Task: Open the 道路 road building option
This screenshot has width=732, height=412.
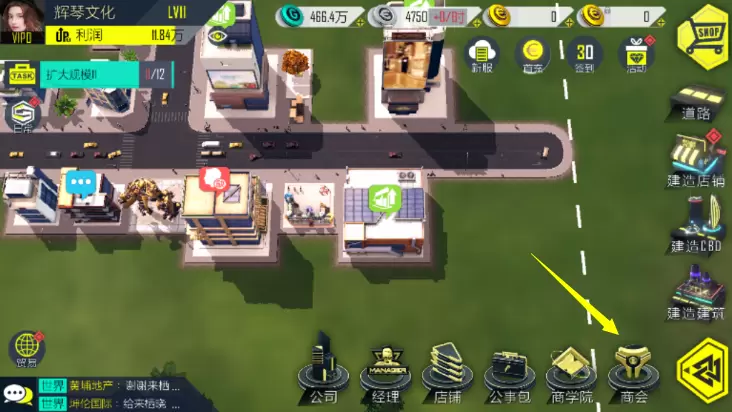Action: click(x=698, y=103)
